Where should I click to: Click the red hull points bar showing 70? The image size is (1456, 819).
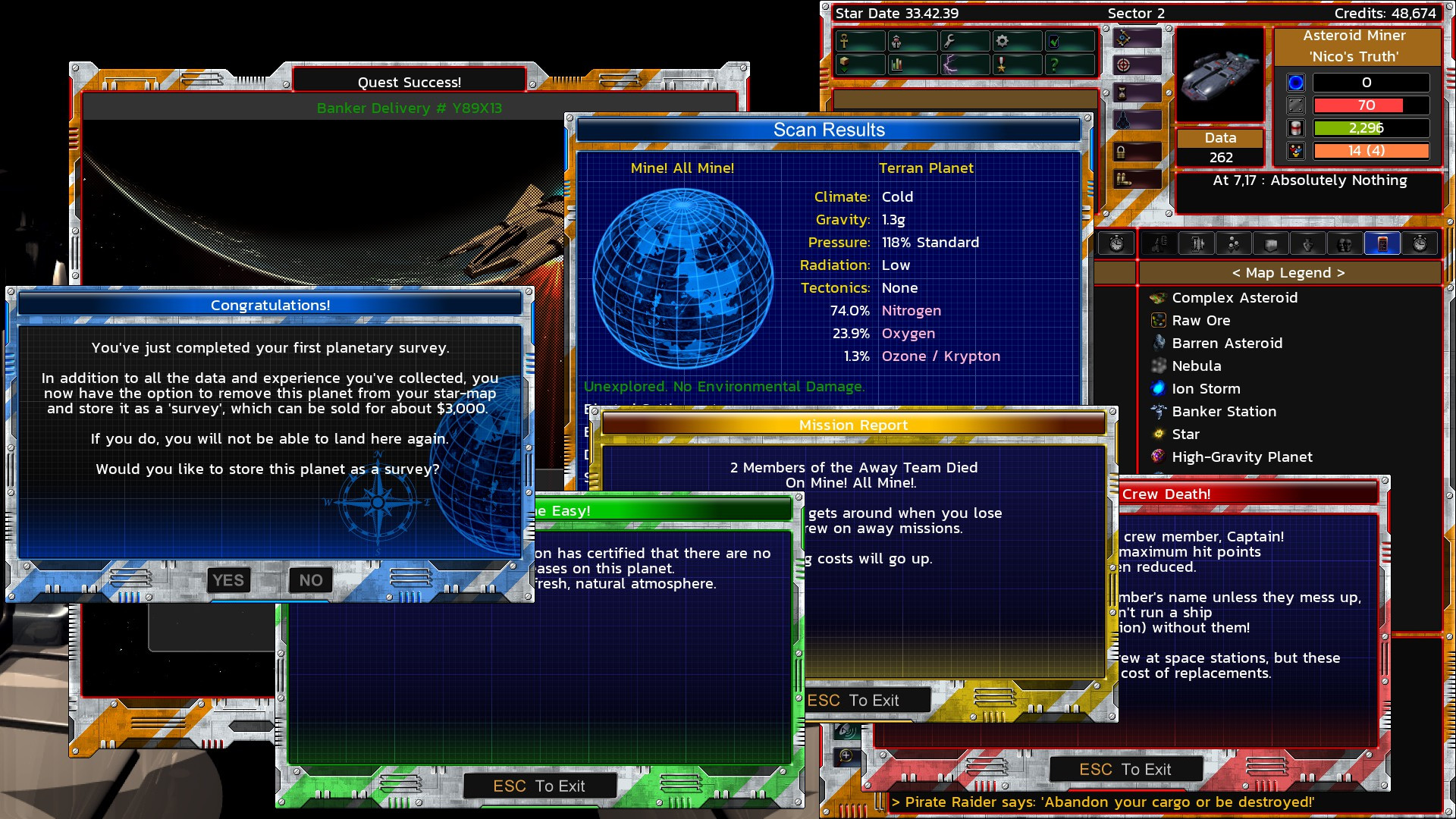(x=1370, y=105)
